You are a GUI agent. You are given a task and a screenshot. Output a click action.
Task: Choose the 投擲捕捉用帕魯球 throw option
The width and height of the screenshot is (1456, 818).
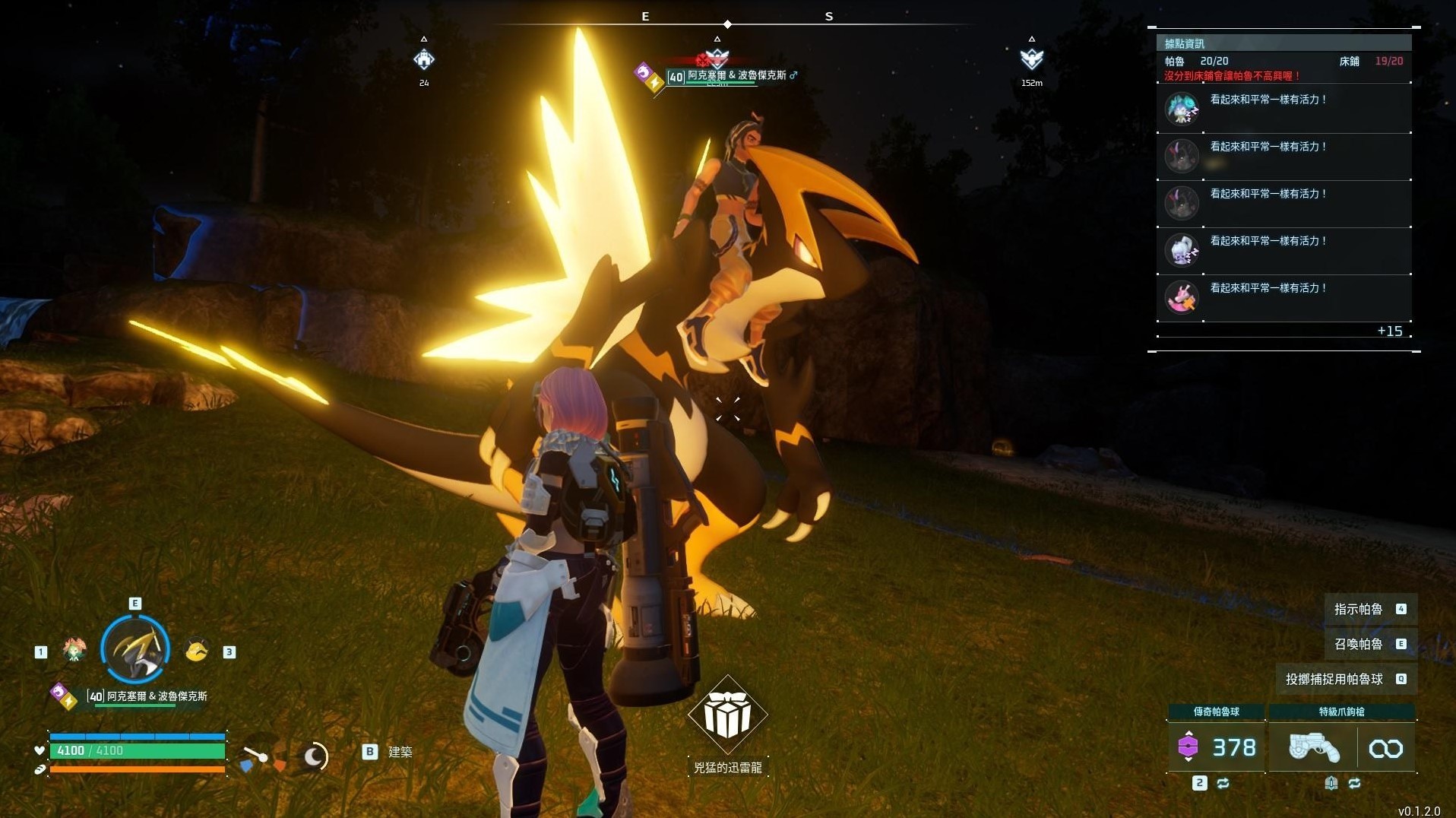coord(1334,679)
